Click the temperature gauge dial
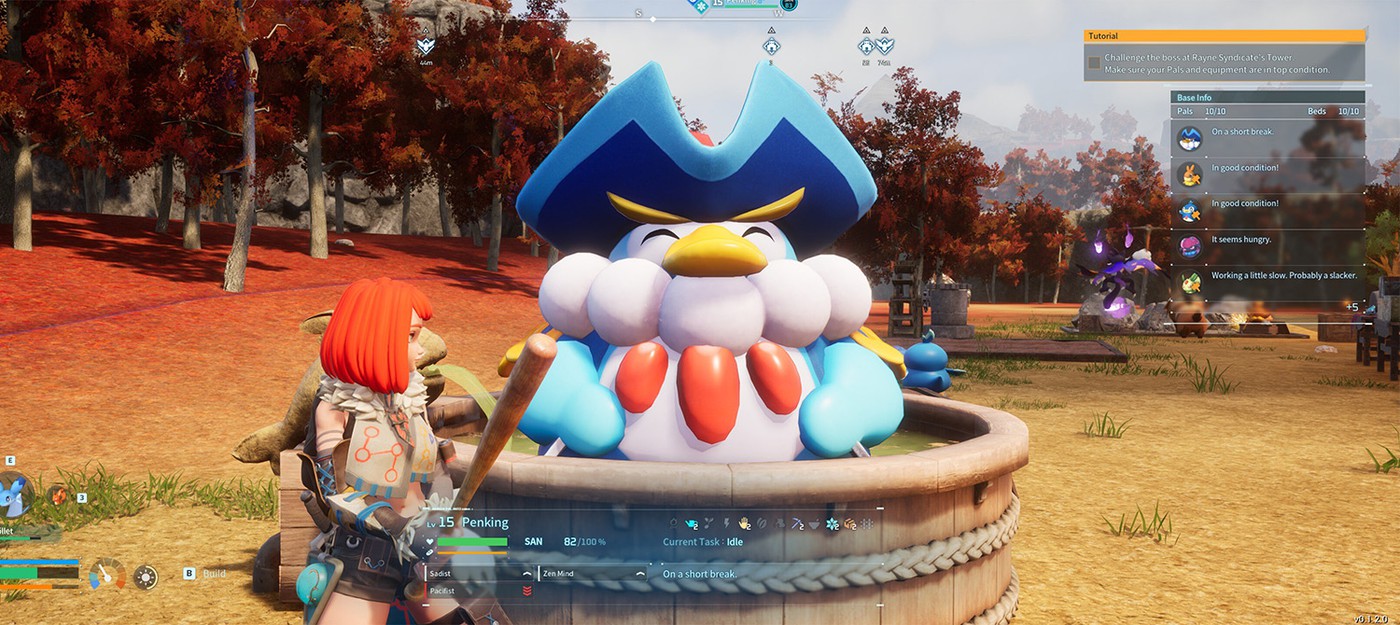Image resolution: width=1400 pixels, height=625 pixels. (107, 575)
